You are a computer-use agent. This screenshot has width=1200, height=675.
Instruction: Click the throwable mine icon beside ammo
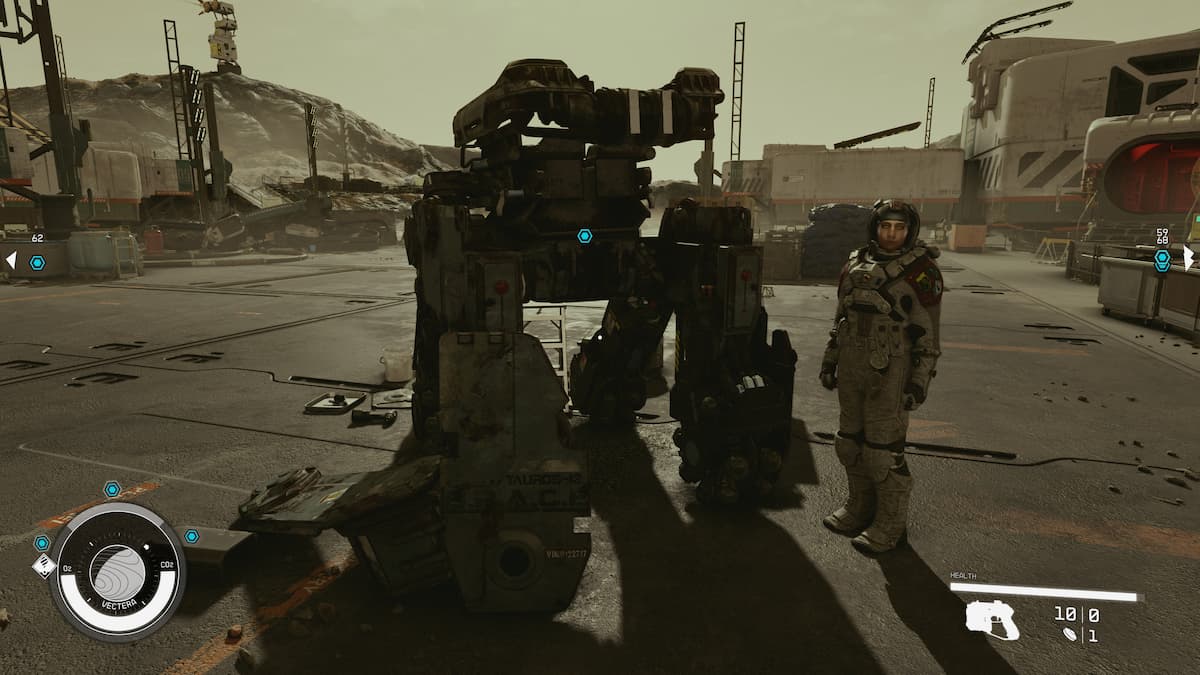(x=1071, y=635)
